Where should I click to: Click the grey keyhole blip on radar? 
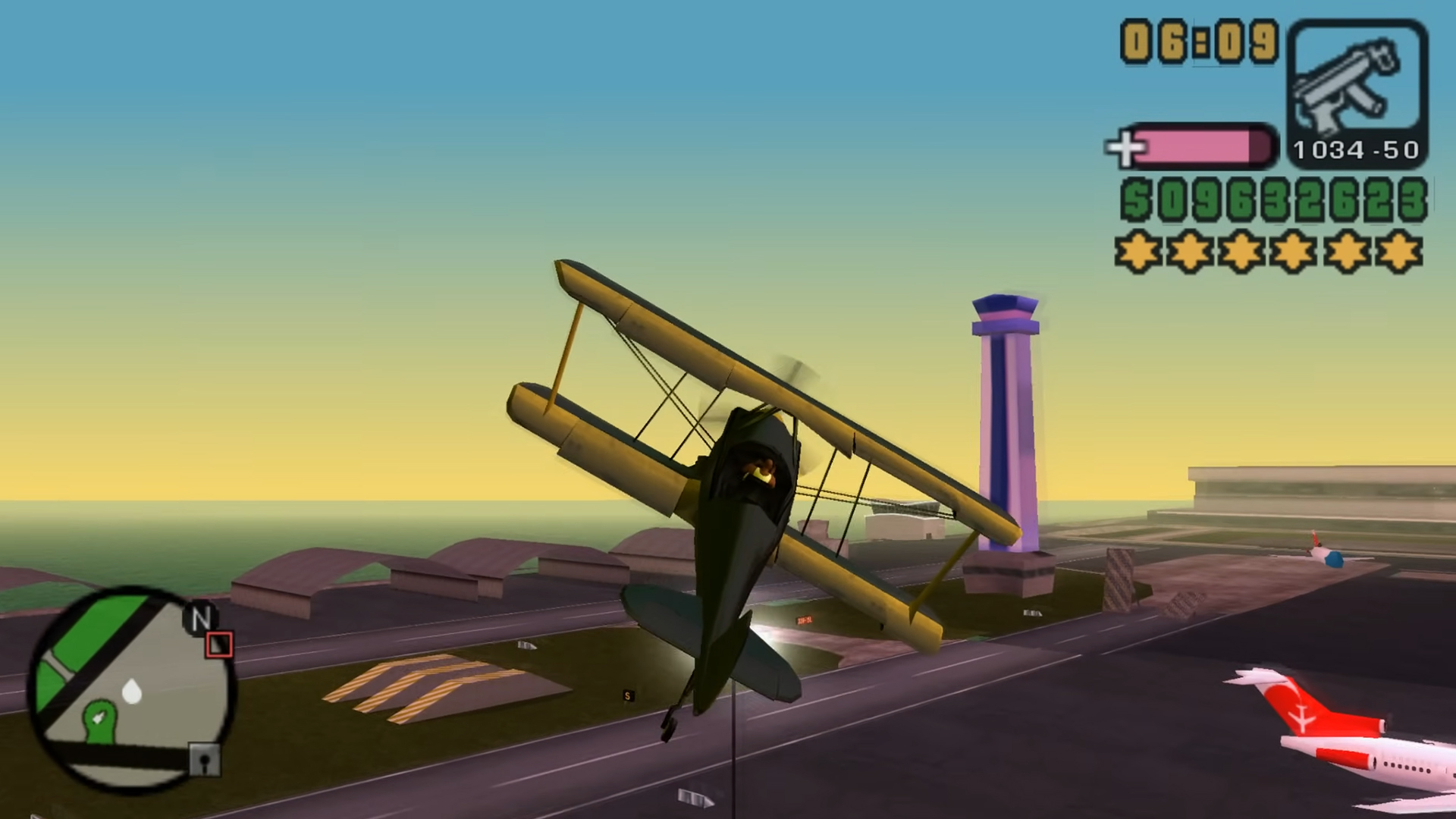(x=204, y=759)
